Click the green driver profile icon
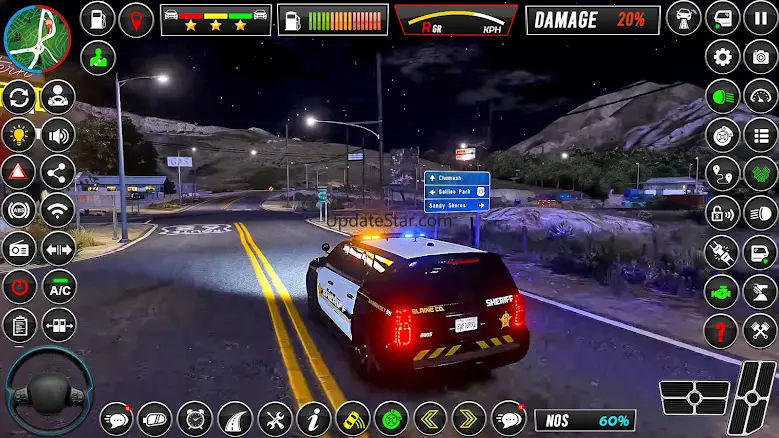 coord(97,57)
